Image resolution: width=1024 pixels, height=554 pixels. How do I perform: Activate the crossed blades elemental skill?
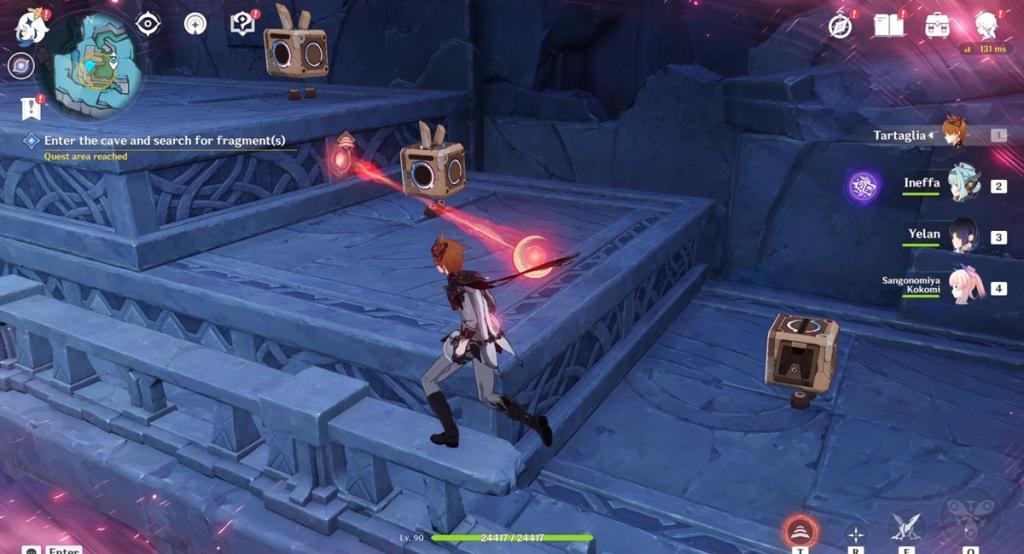pyautogui.click(x=908, y=528)
